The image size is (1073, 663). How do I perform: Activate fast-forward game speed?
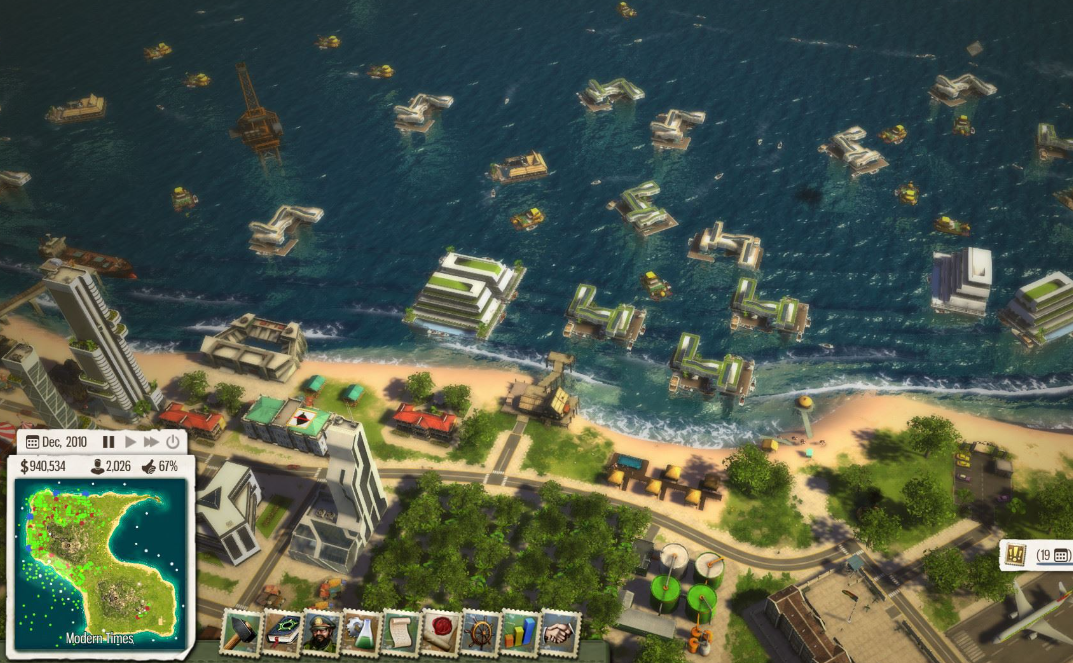151,442
